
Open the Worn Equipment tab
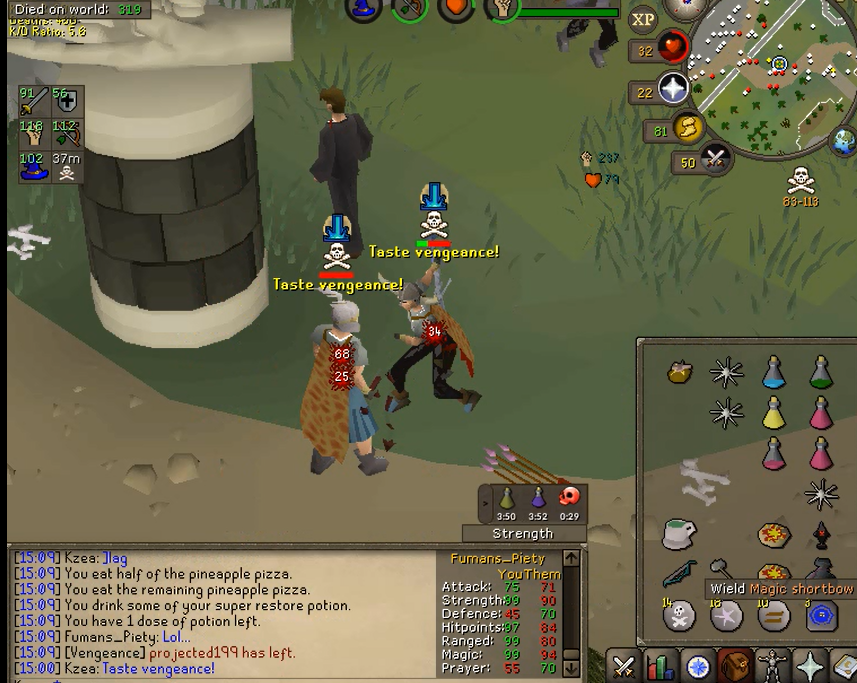pos(773,665)
